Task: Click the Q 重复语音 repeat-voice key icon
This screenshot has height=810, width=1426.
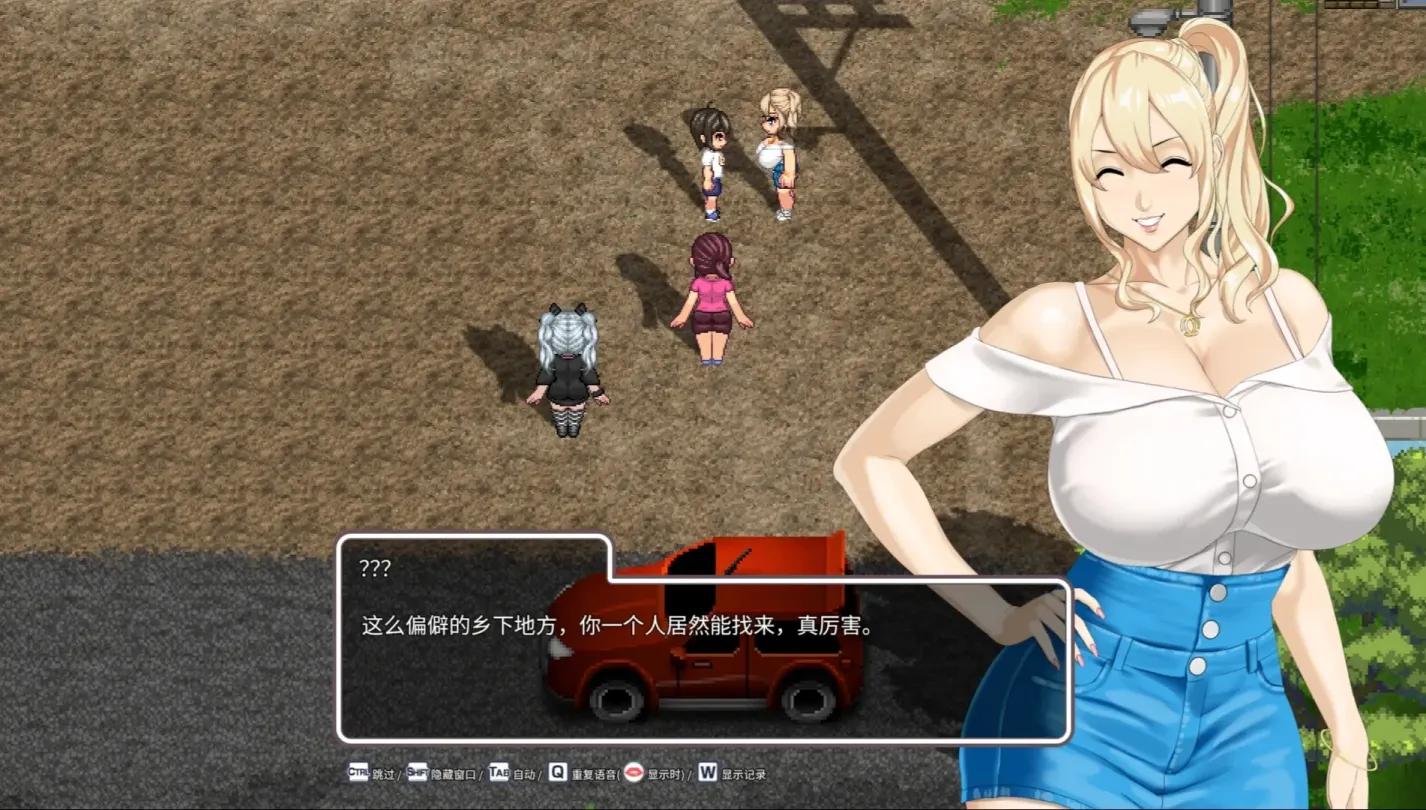Action: point(556,772)
